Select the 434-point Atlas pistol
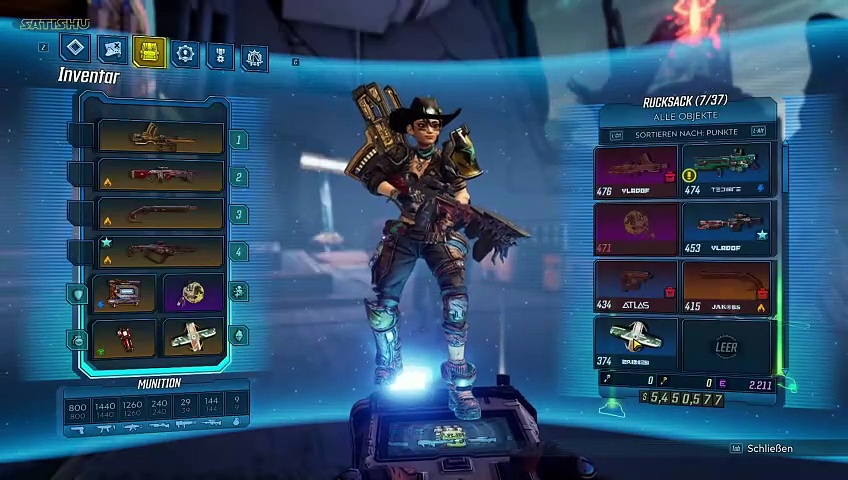This screenshot has width=848, height=480. coord(636,284)
